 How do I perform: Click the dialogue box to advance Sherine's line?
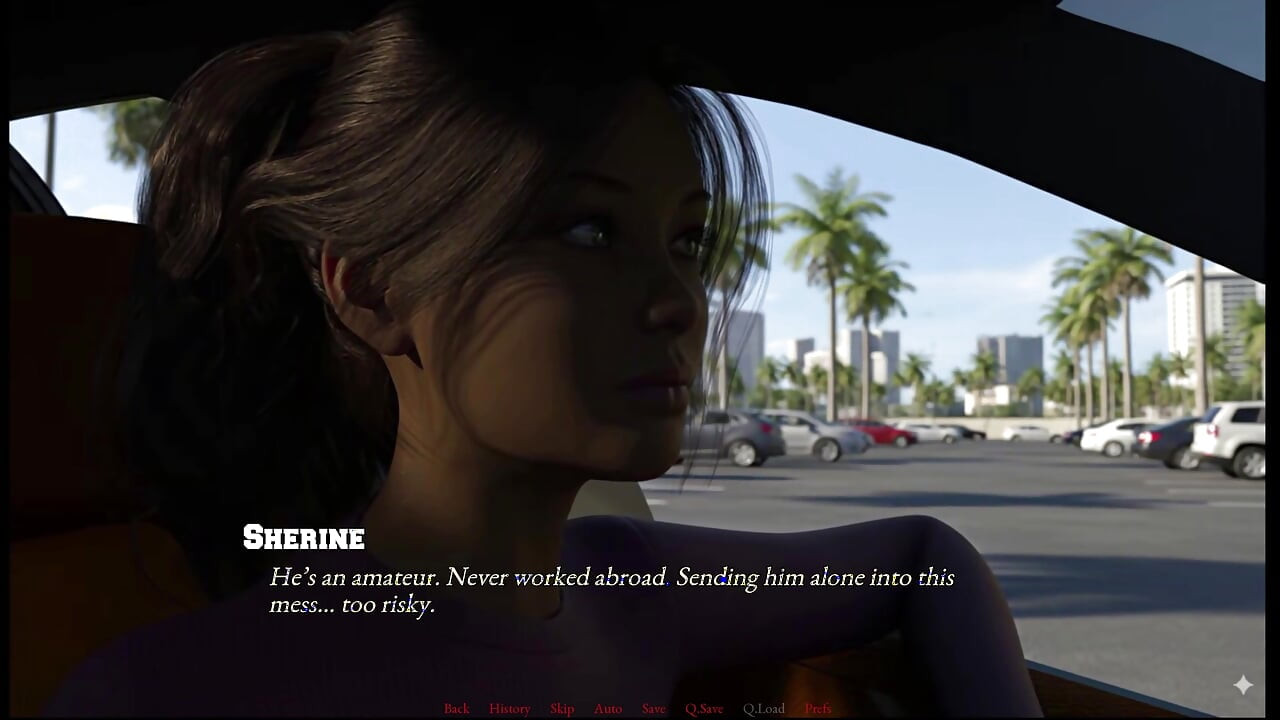pyautogui.click(x=610, y=590)
